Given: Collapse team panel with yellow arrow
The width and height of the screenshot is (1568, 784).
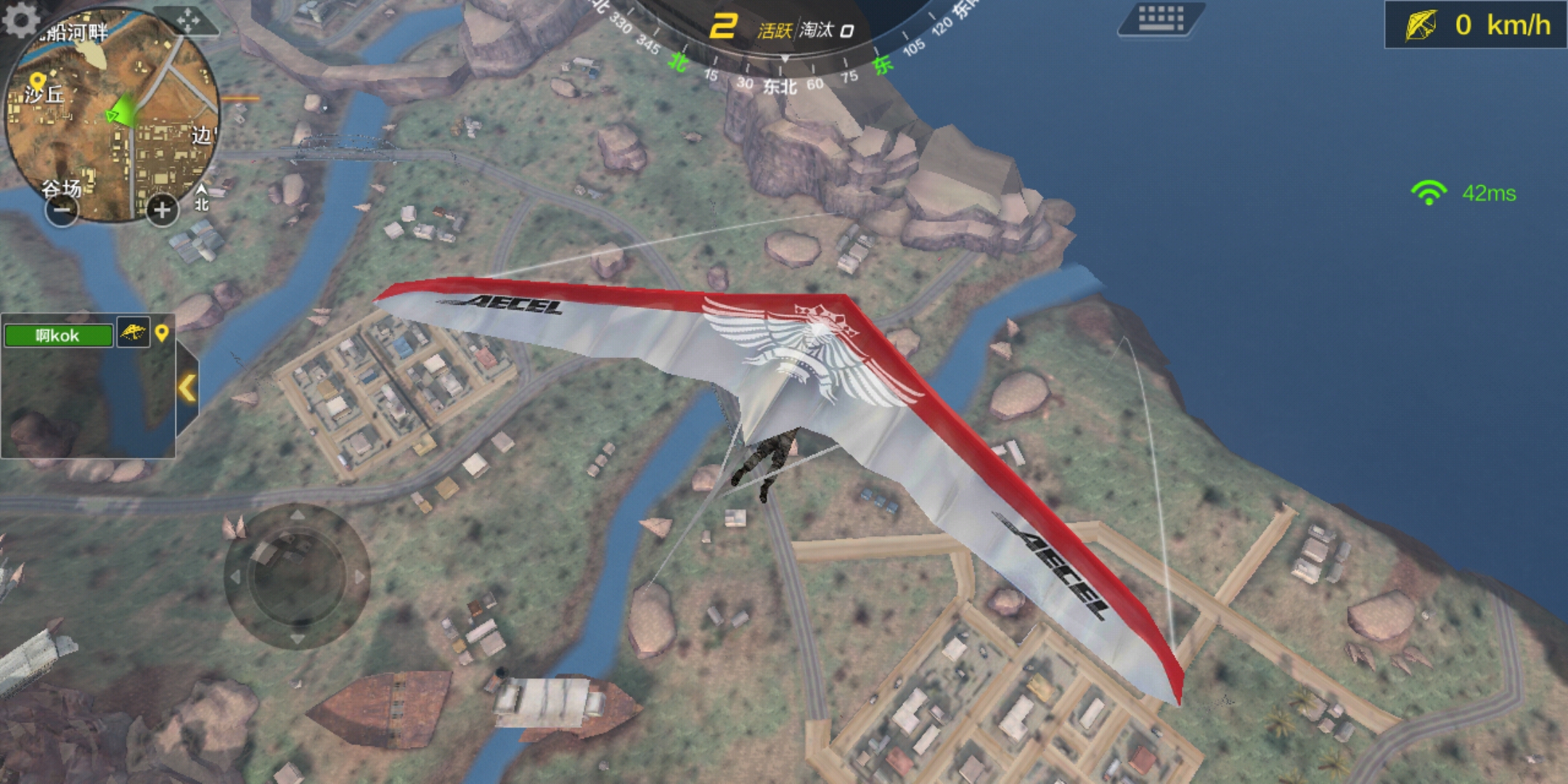Looking at the screenshot, I should pos(187,388).
